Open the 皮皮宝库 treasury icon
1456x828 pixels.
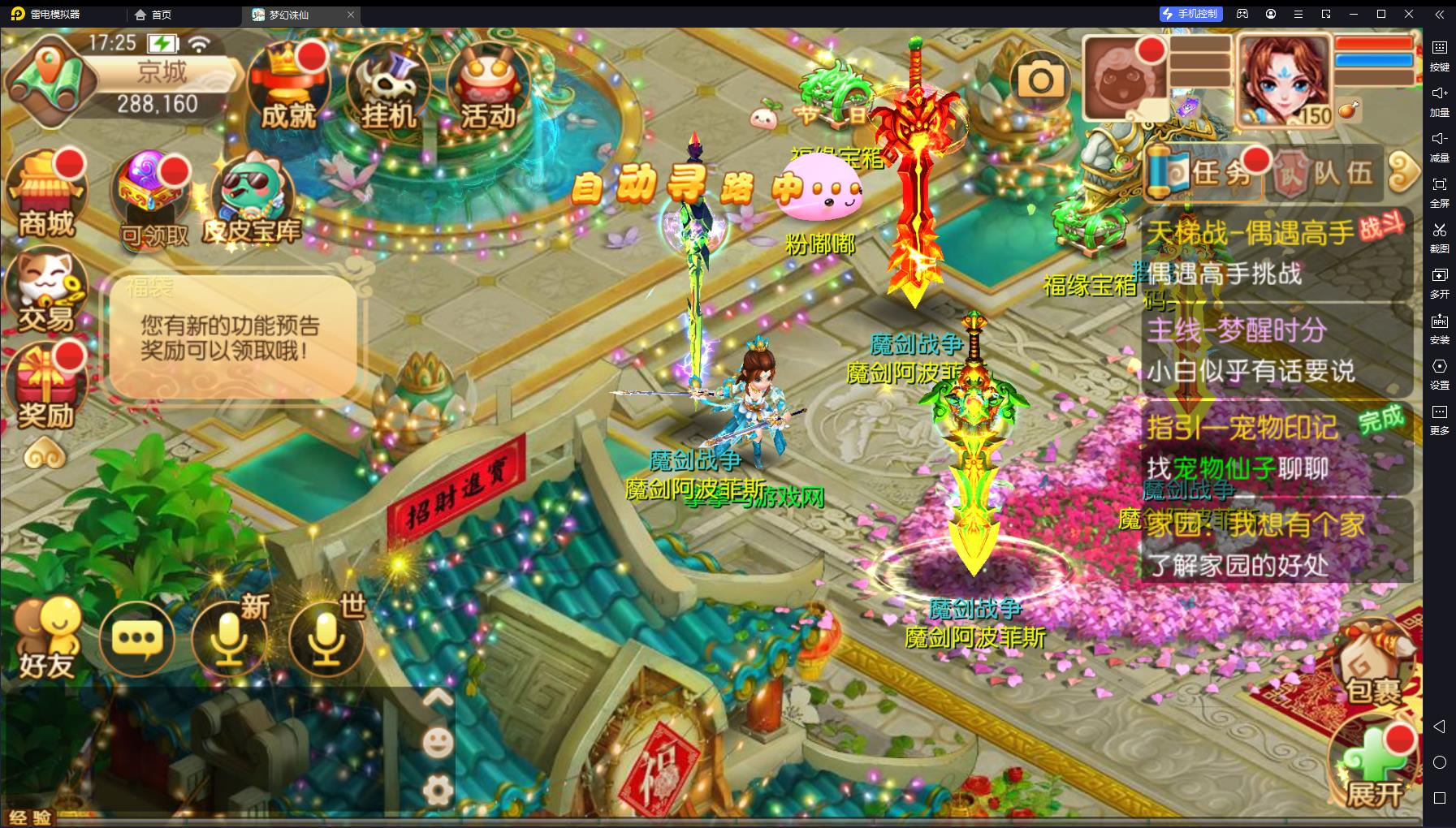252,199
